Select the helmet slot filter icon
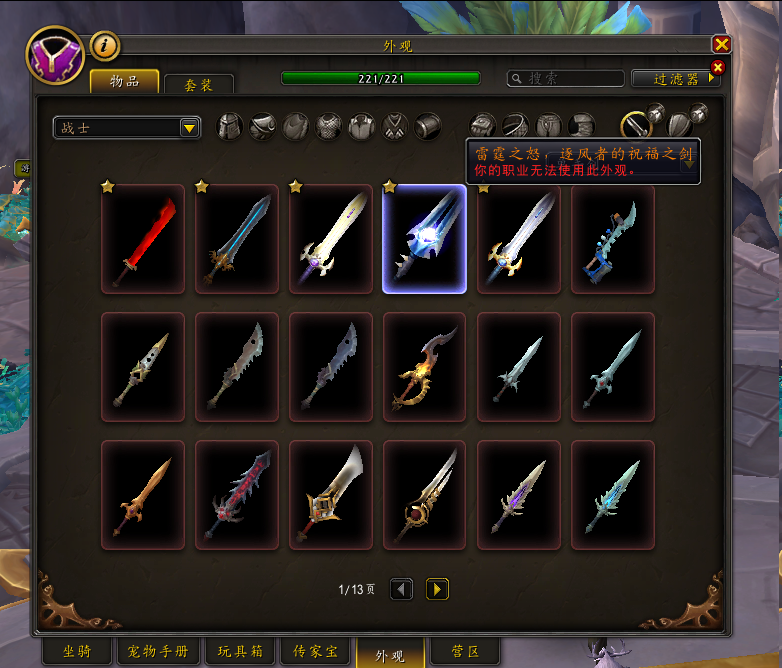This screenshot has height=668, width=782. pyautogui.click(x=230, y=126)
